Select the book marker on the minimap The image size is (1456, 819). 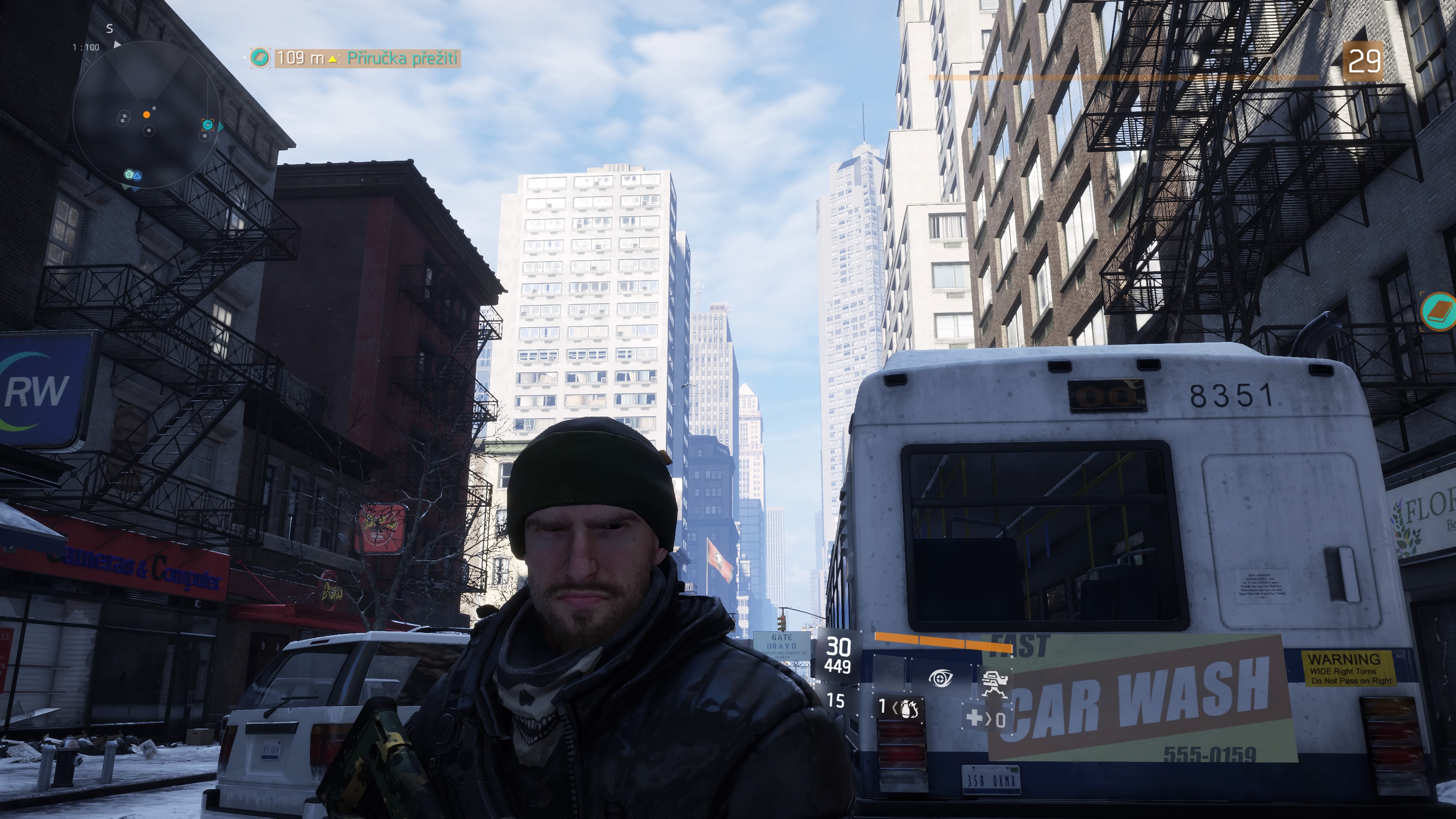coord(207,125)
